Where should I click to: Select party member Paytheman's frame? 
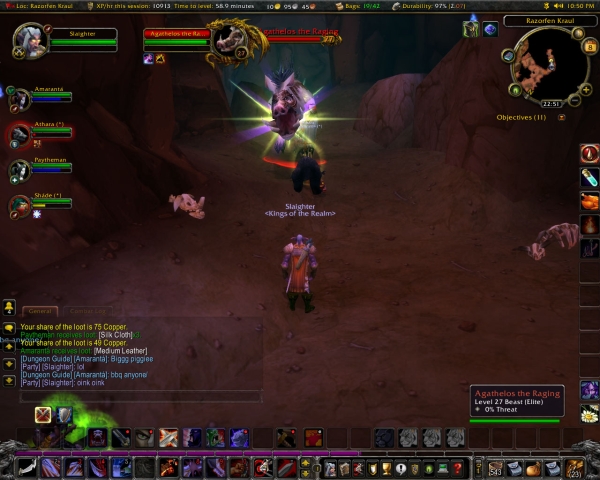(48, 170)
